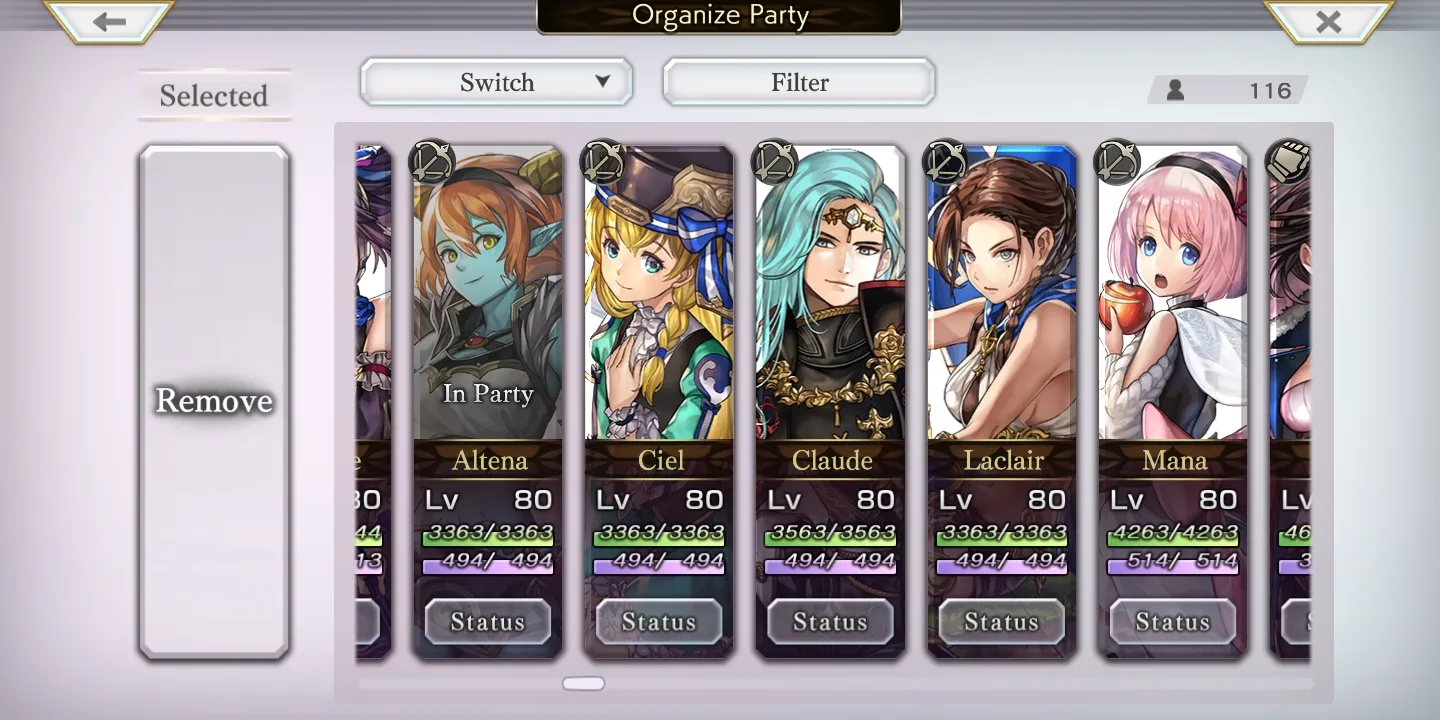
Task: Go back with the arrow button
Action: [109, 21]
